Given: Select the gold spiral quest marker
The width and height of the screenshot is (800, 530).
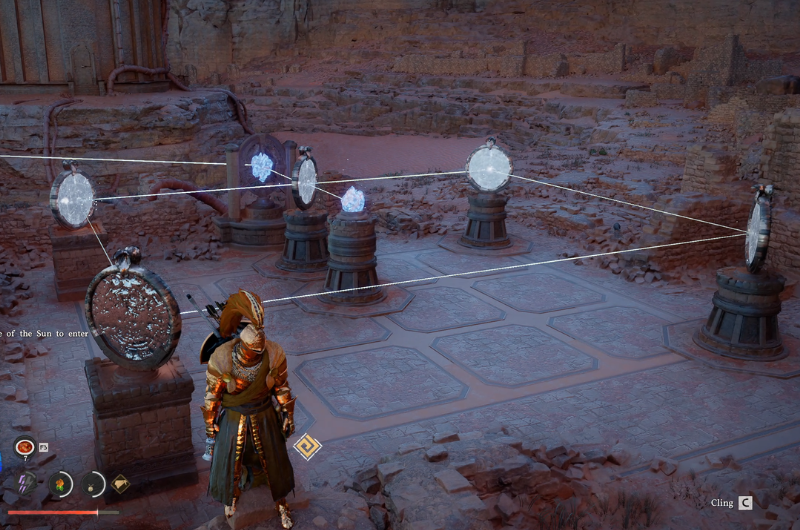Looking at the screenshot, I should coord(307,446).
